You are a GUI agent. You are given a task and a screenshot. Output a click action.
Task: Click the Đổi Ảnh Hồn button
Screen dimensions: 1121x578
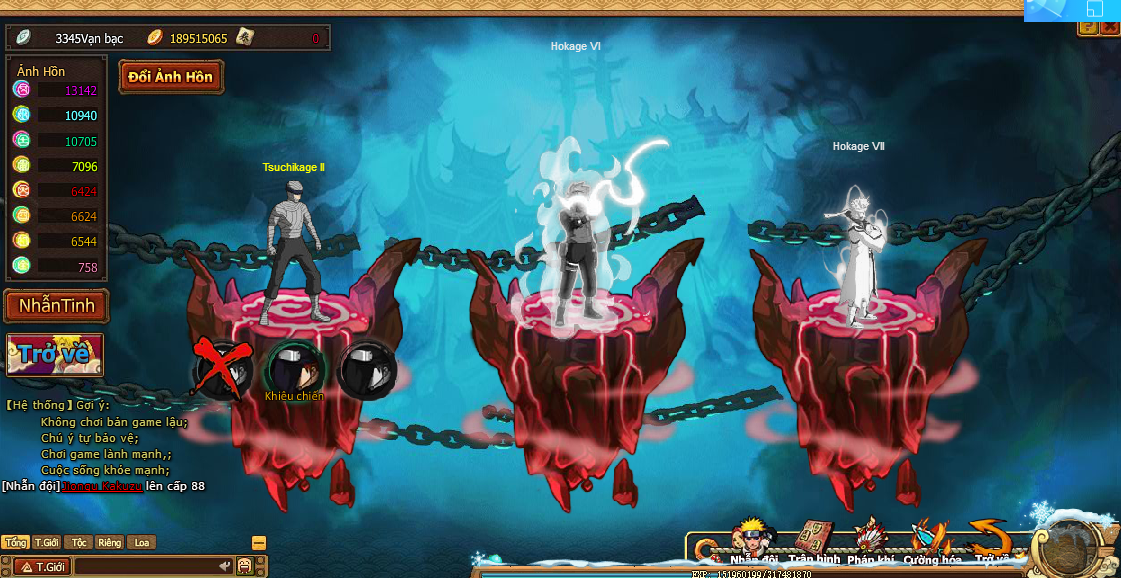tap(171, 77)
